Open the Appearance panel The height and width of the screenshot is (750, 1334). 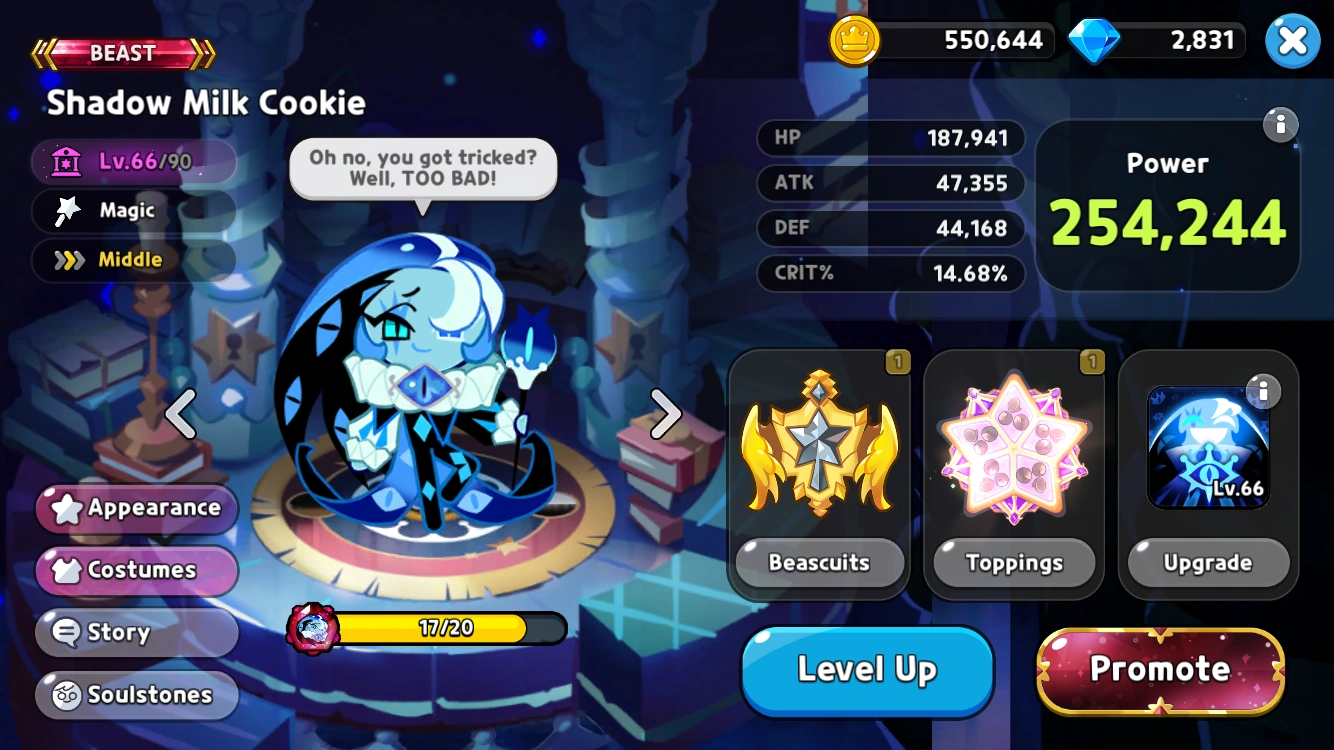pyautogui.click(x=136, y=509)
